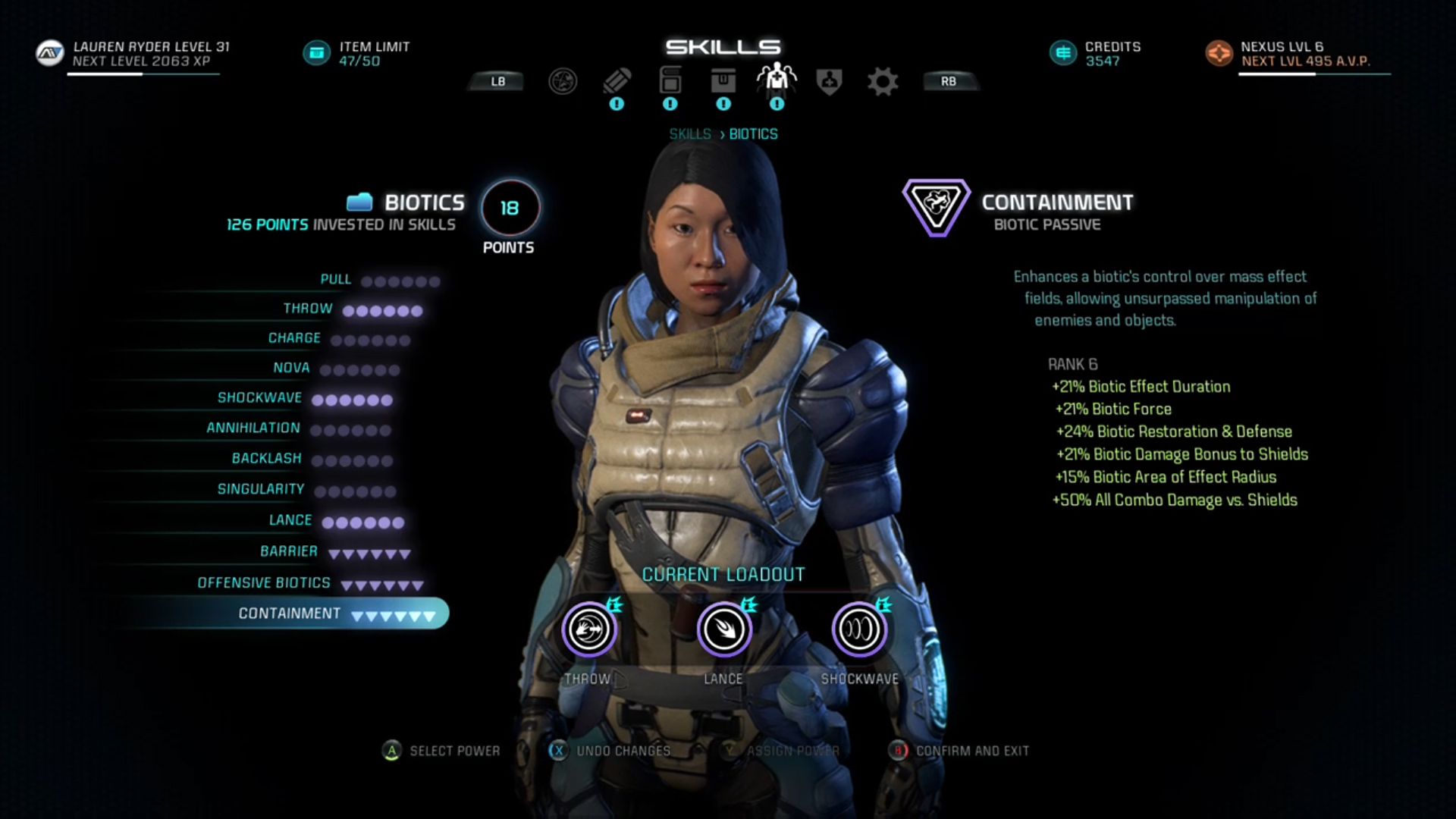
Task: Select the Shockwave loadout power icon
Action: tap(859, 629)
